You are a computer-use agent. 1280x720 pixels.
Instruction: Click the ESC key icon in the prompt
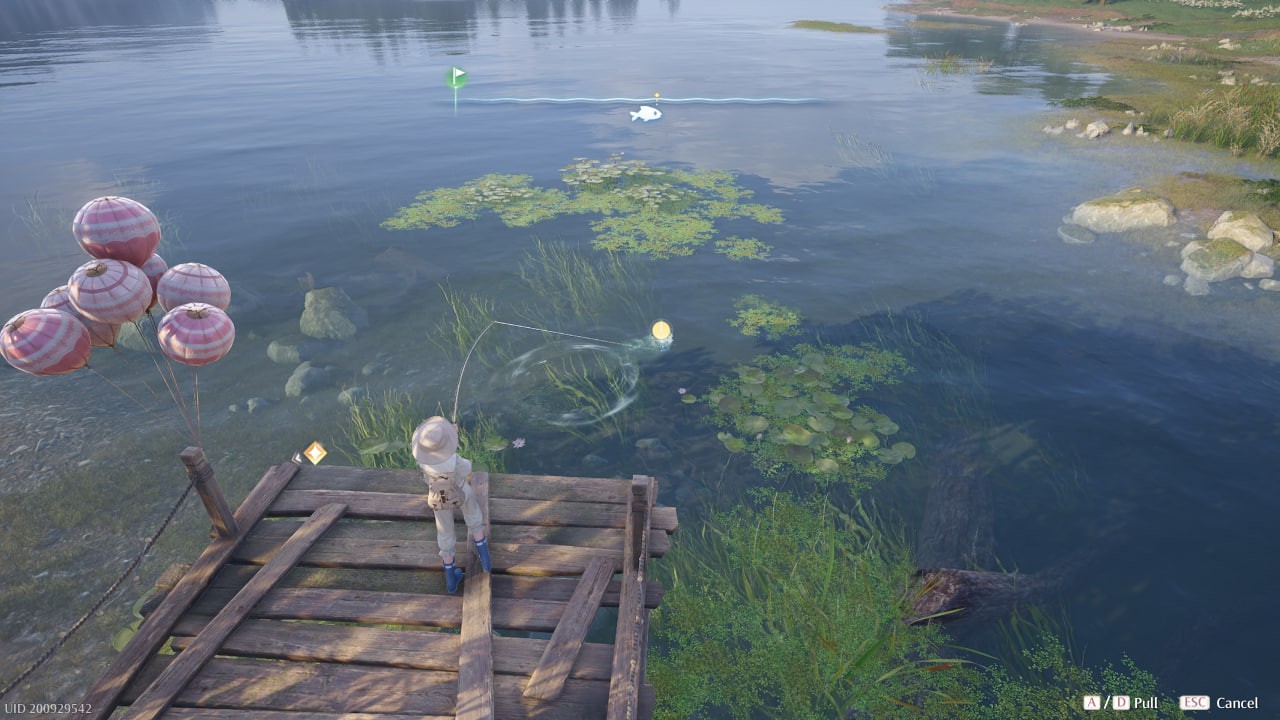(1194, 703)
